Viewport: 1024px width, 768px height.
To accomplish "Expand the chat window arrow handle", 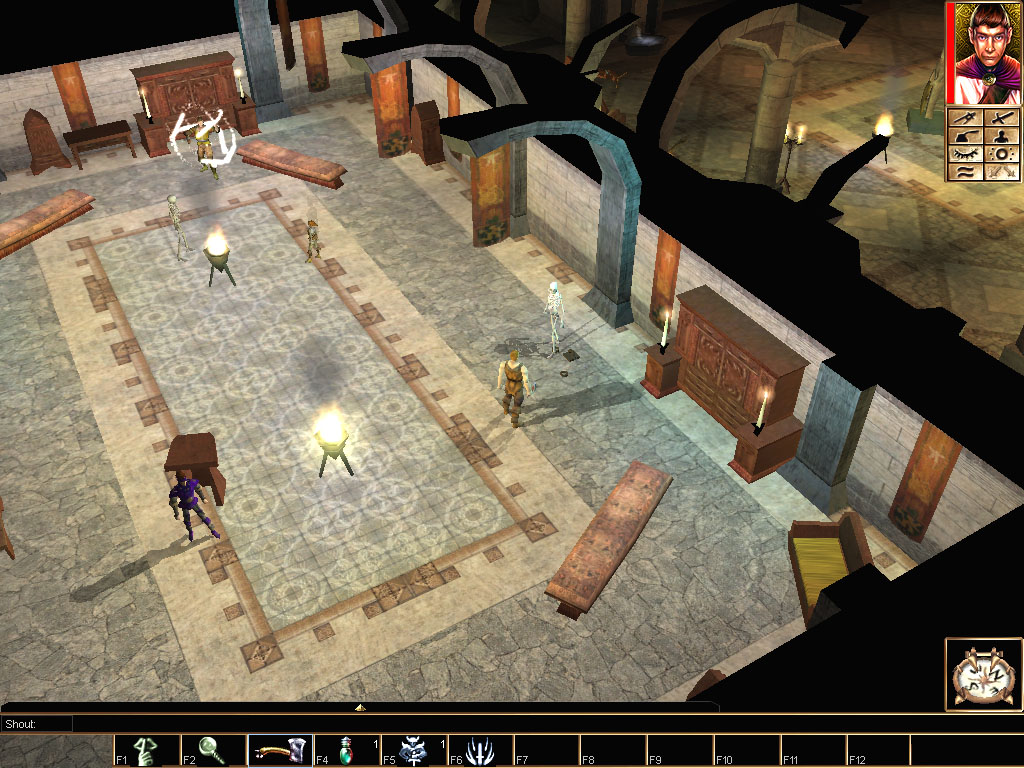I will 360,708.
